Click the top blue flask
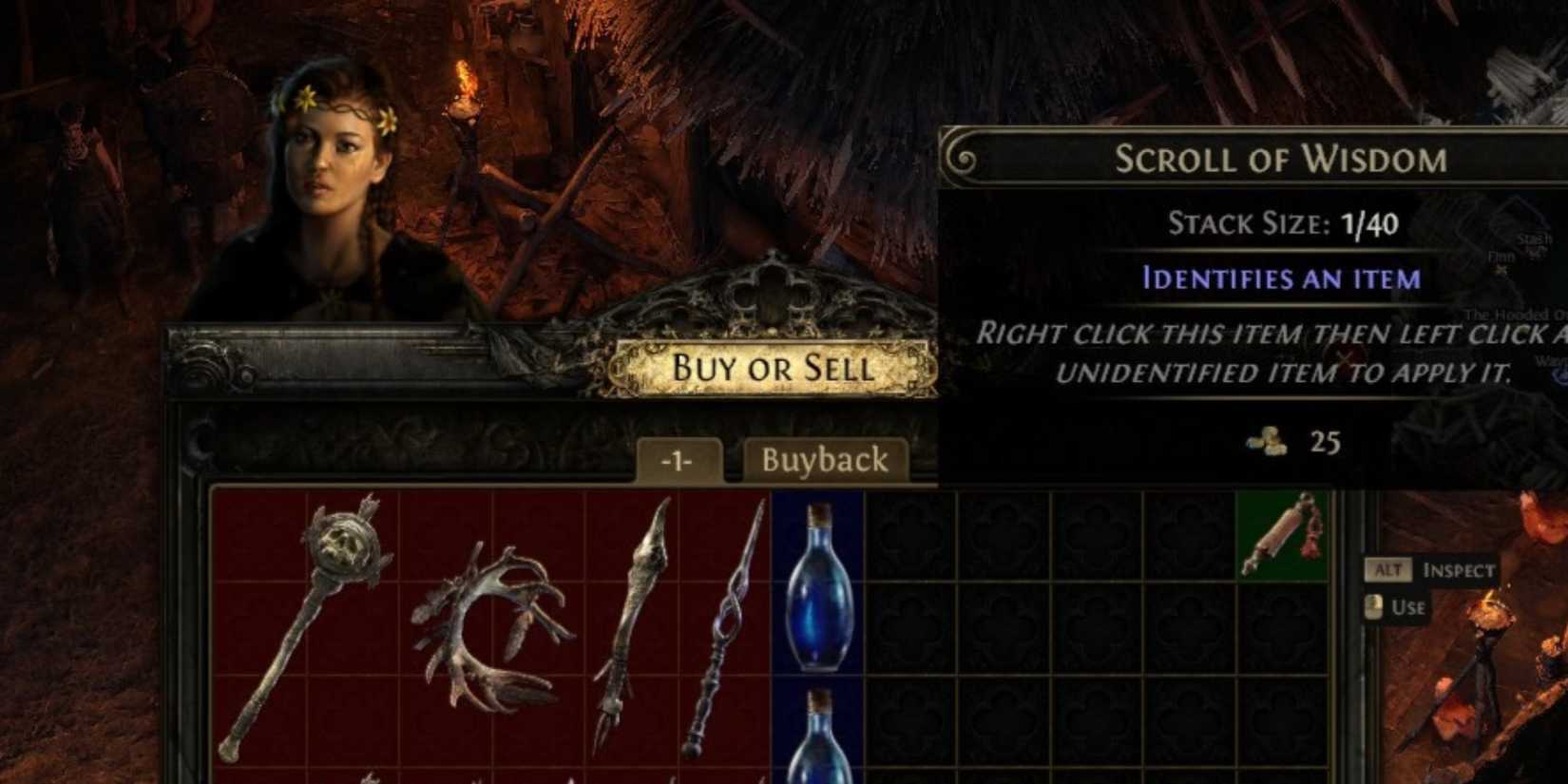 pos(818,589)
